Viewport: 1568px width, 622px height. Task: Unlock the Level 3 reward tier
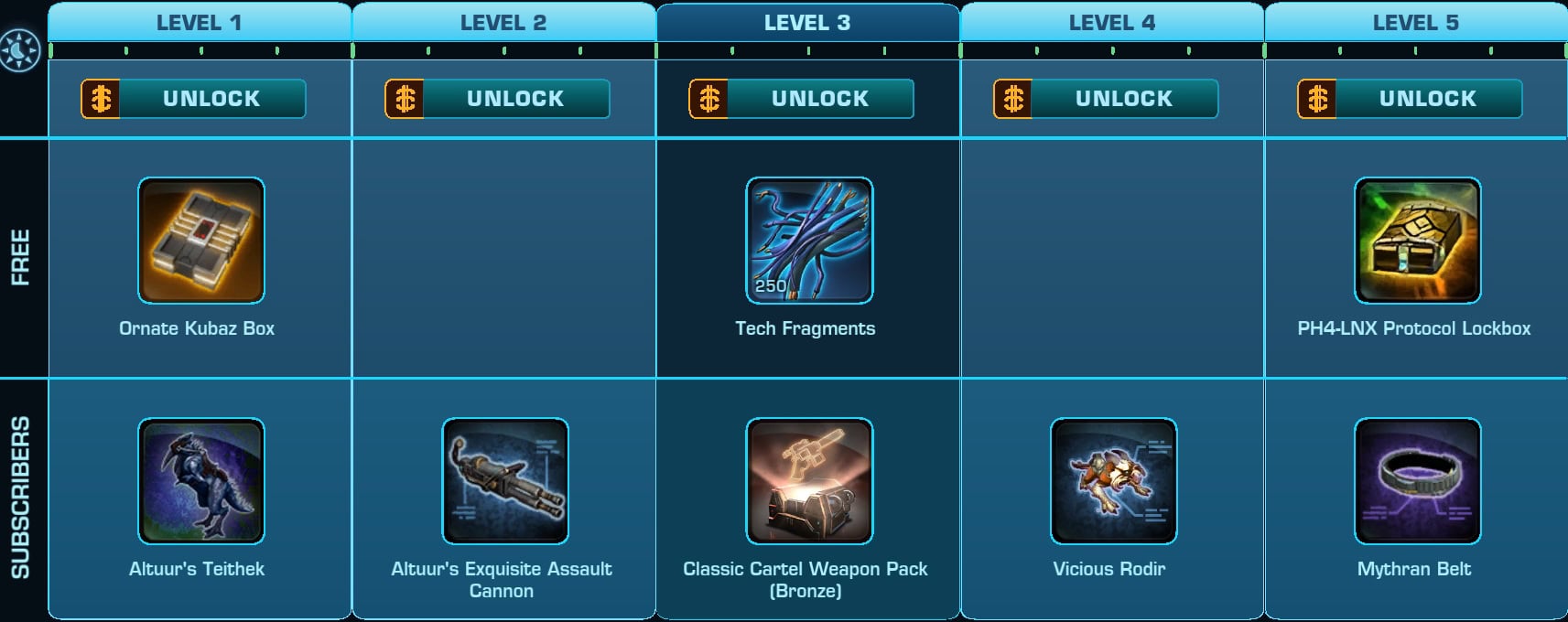[x=802, y=99]
